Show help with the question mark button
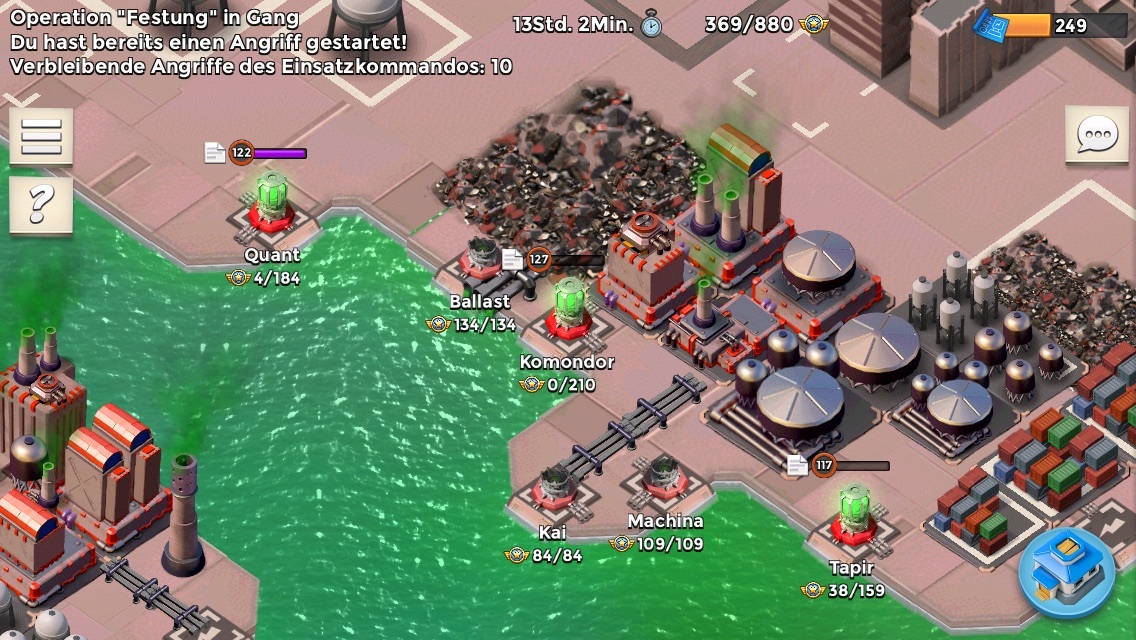The width and height of the screenshot is (1136, 640). pos(41,205)
